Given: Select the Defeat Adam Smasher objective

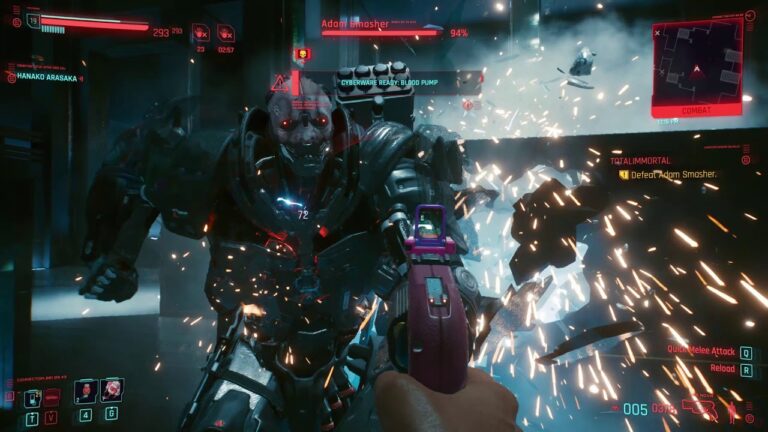Looking at the screenshot, I should (674, 174).
